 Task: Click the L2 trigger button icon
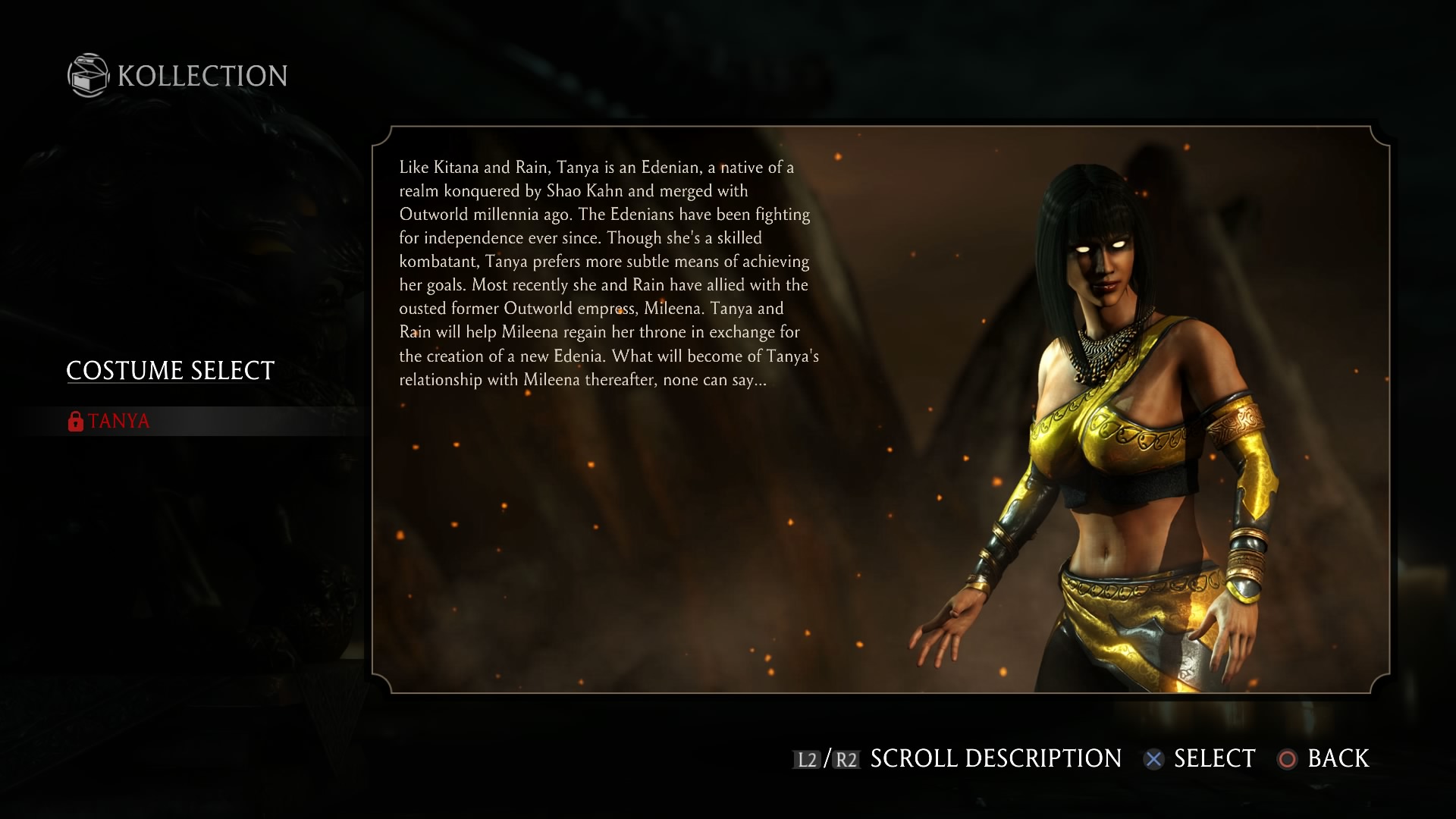(x=806, y=758)
